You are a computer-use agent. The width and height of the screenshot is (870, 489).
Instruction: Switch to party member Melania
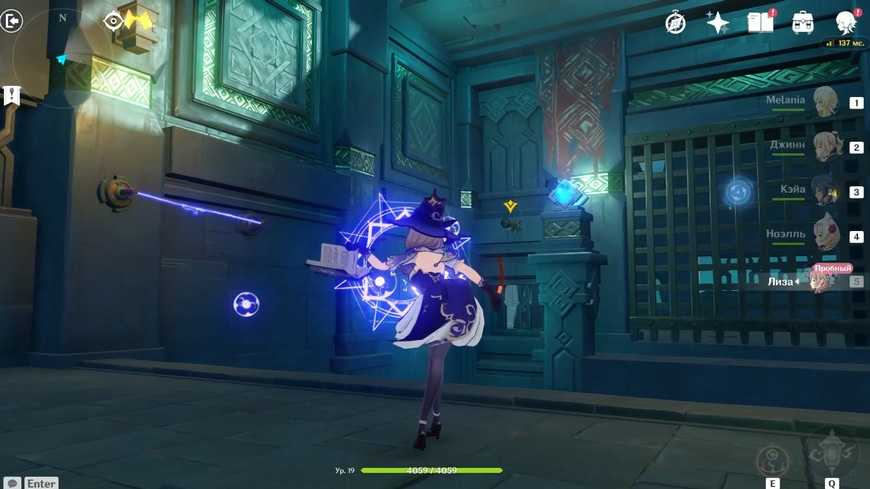(x=825, y=102)
